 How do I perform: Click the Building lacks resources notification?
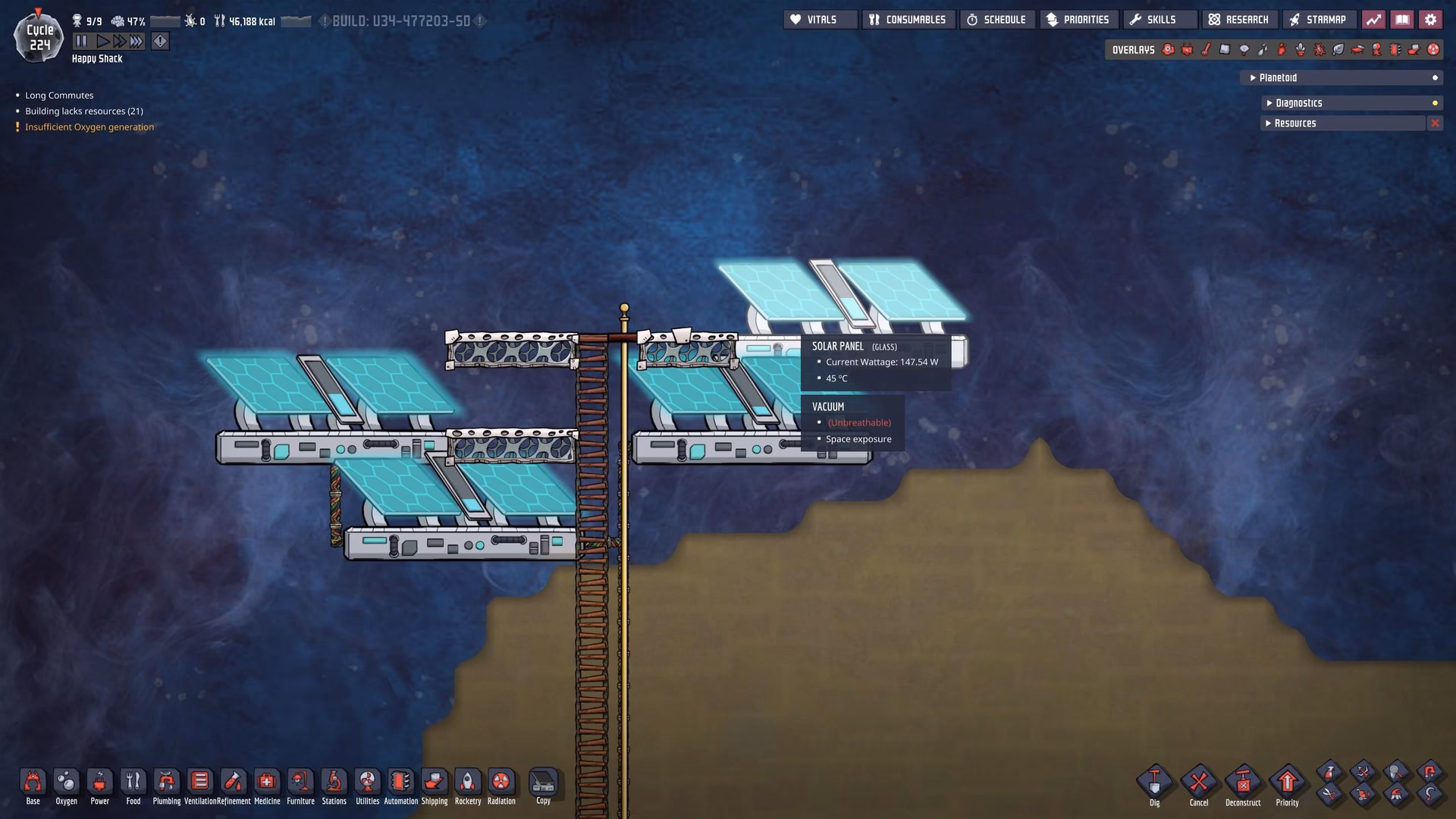[x=83, y=111]
